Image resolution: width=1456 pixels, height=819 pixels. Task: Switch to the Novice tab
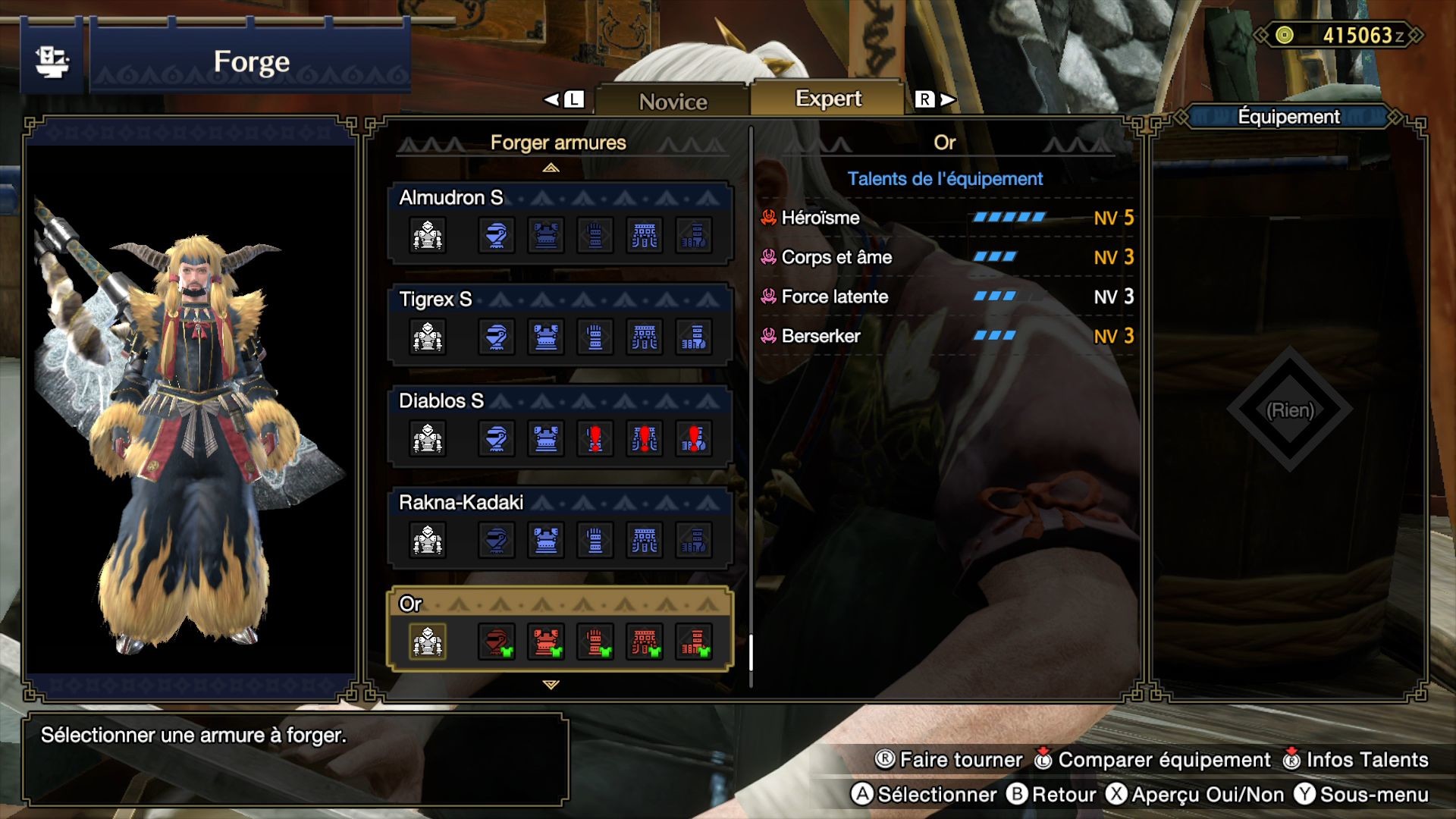pyautogui.click(x=673, y=101)
